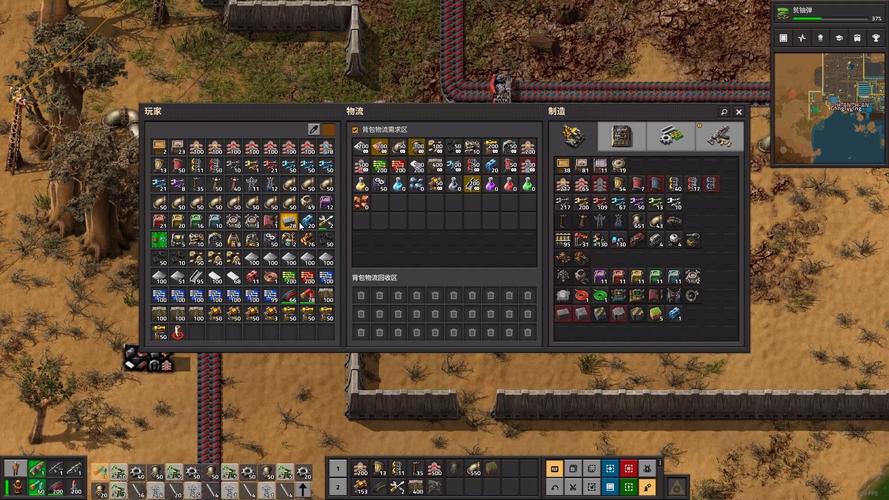Select the green landfill tile inventory slot

[x=159, y=240]
